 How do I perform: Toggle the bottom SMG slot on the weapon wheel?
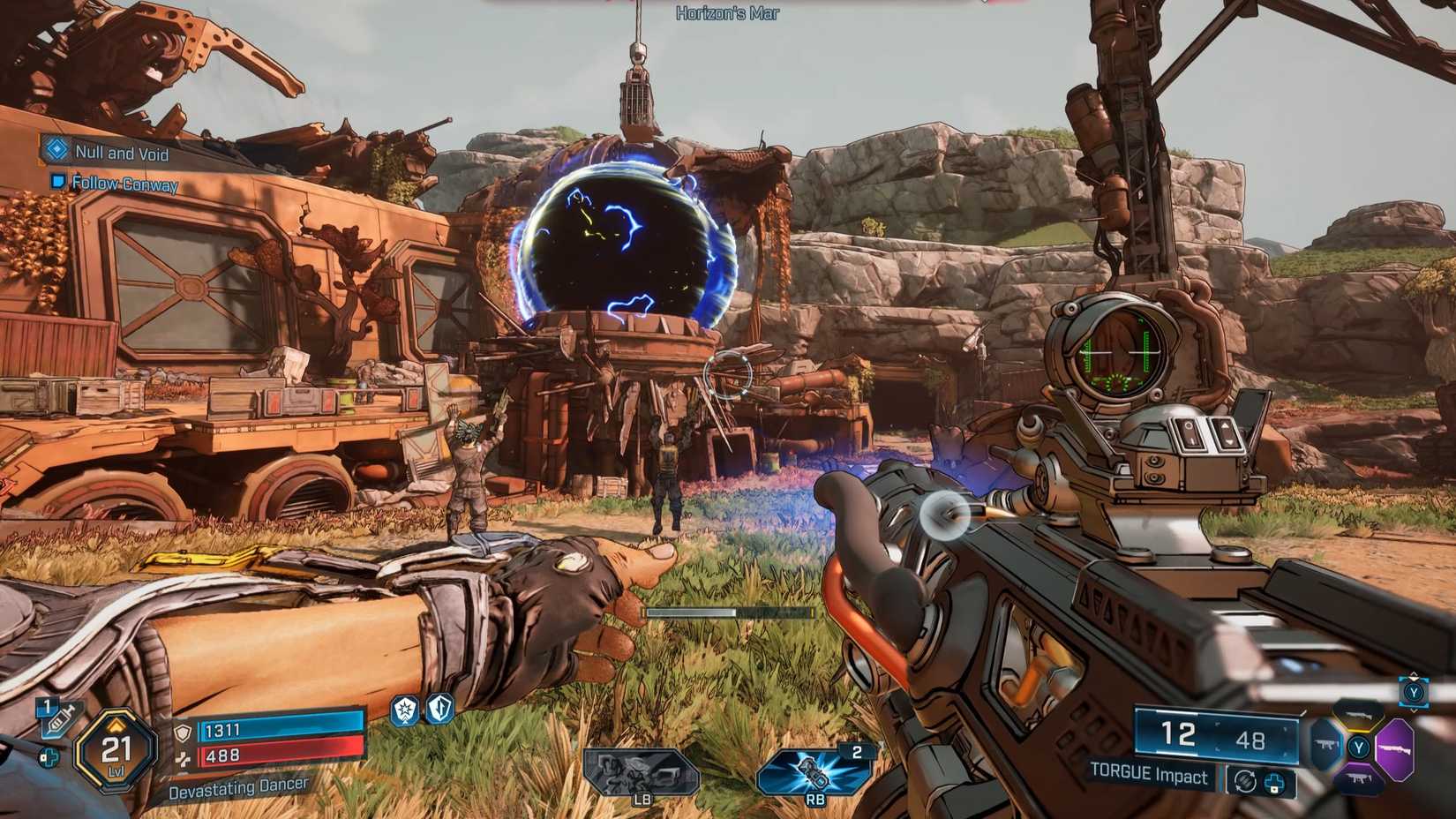[1359, 777]
